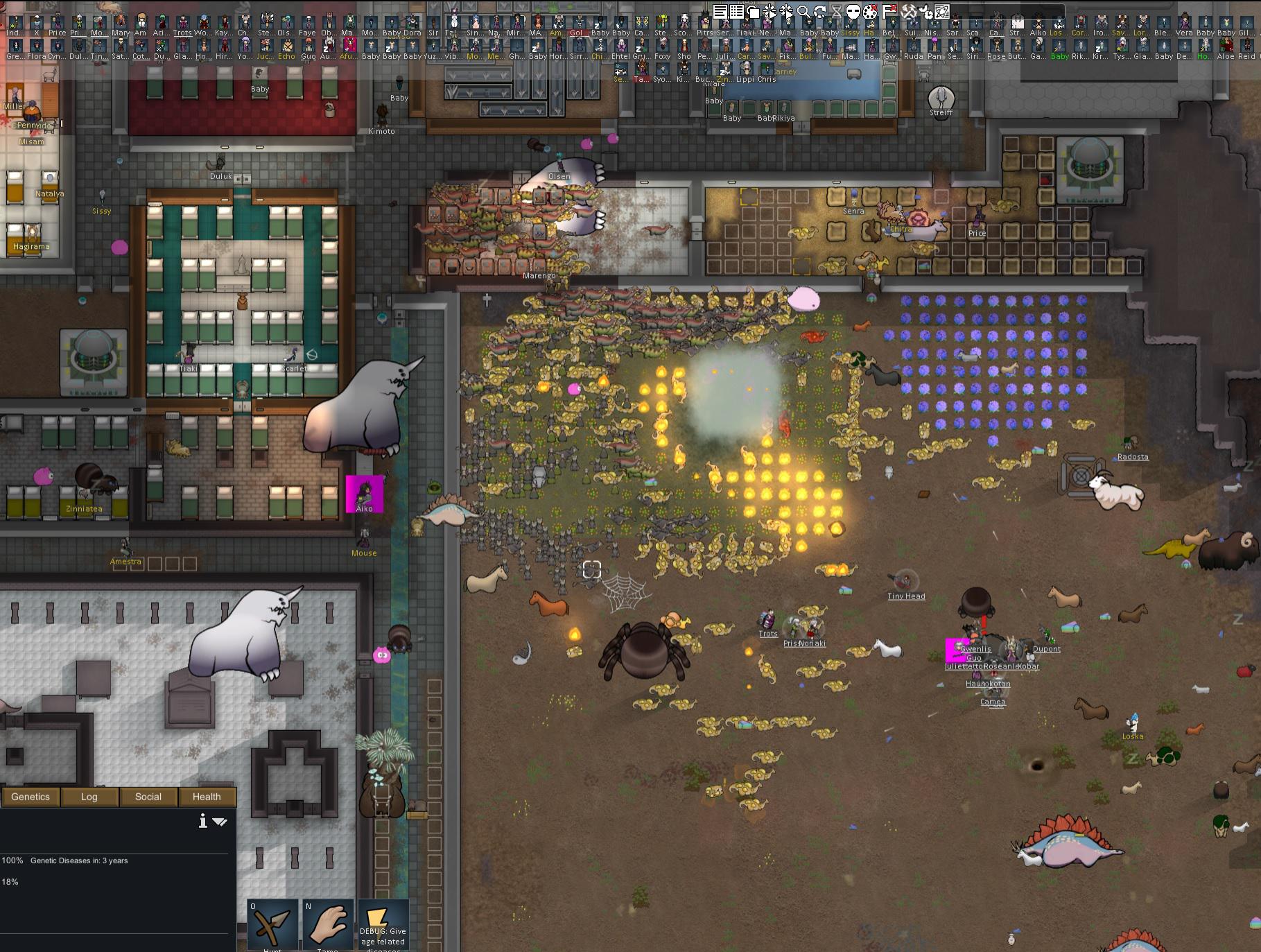Screen dimensions: 1261x952
Task: Select colonist Aloe portrait
Action: tap(1226, 49)
